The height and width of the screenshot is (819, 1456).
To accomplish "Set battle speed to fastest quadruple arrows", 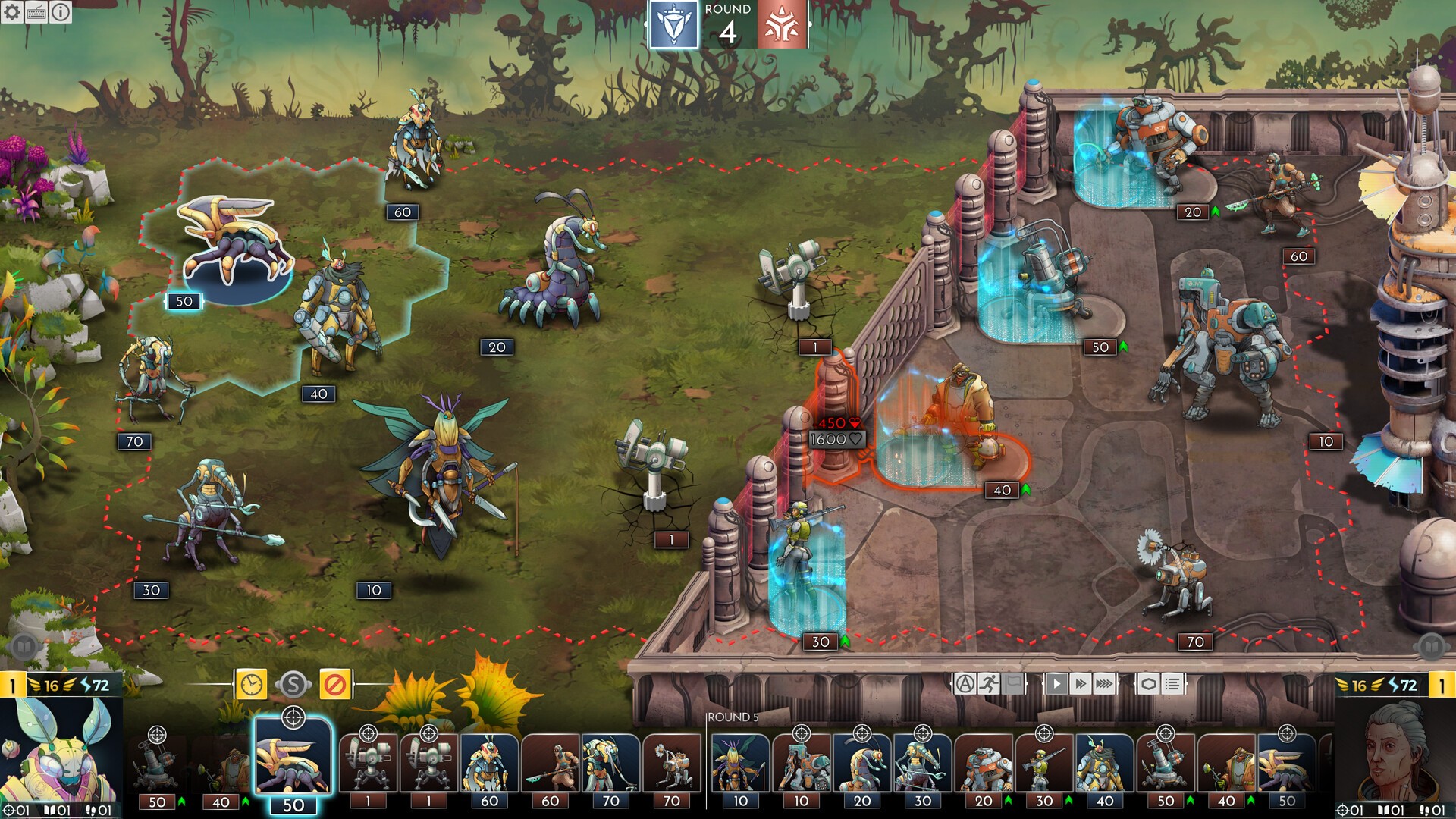I will [1105, 684].
